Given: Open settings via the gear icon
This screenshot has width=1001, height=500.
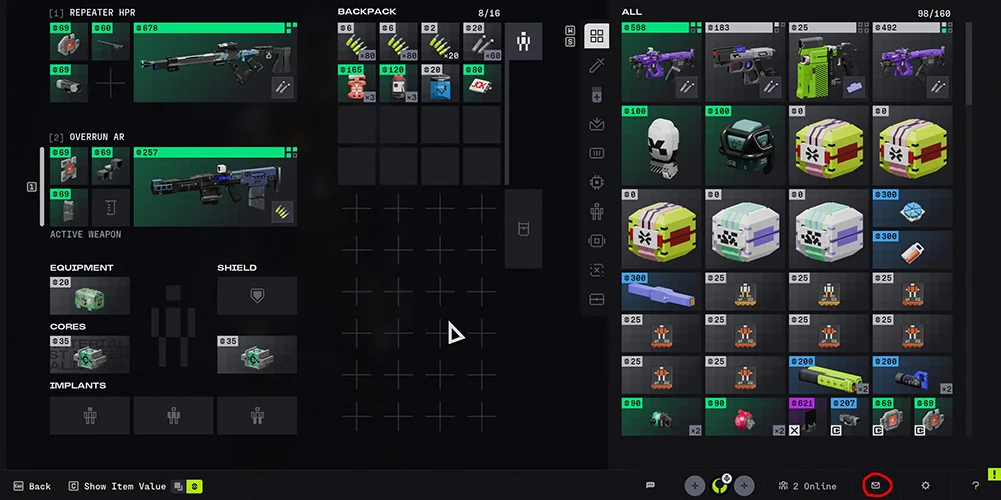Looking at the screenshot, I should [x=926, y=486].
